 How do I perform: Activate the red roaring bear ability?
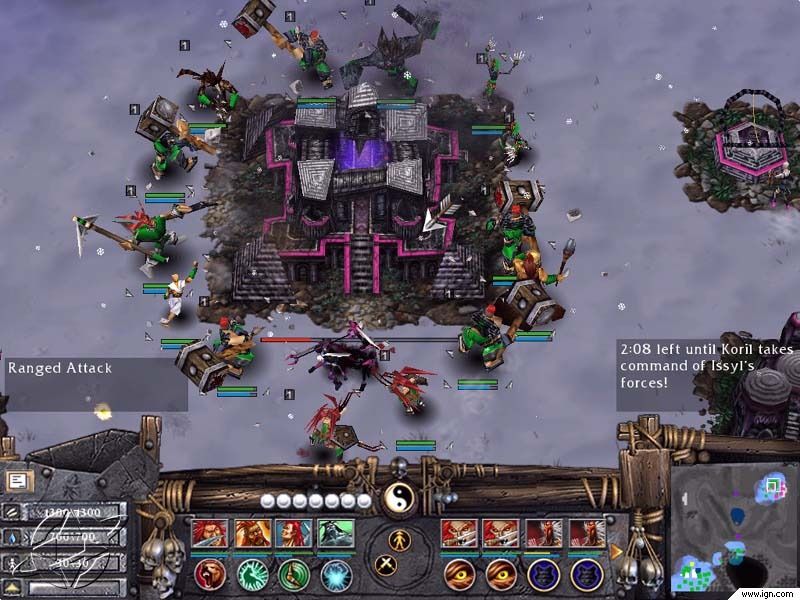(210, 574)
